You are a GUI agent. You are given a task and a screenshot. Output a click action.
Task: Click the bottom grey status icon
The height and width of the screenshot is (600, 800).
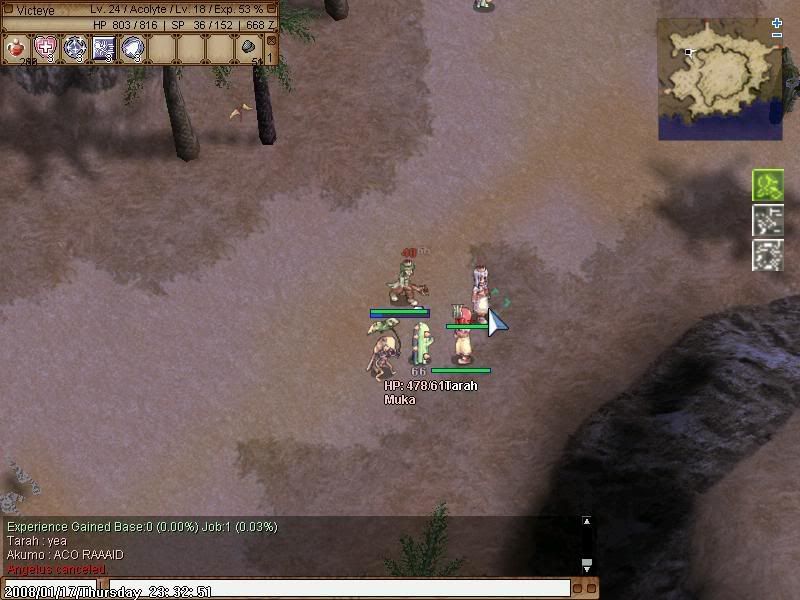[x=767, y=254]
